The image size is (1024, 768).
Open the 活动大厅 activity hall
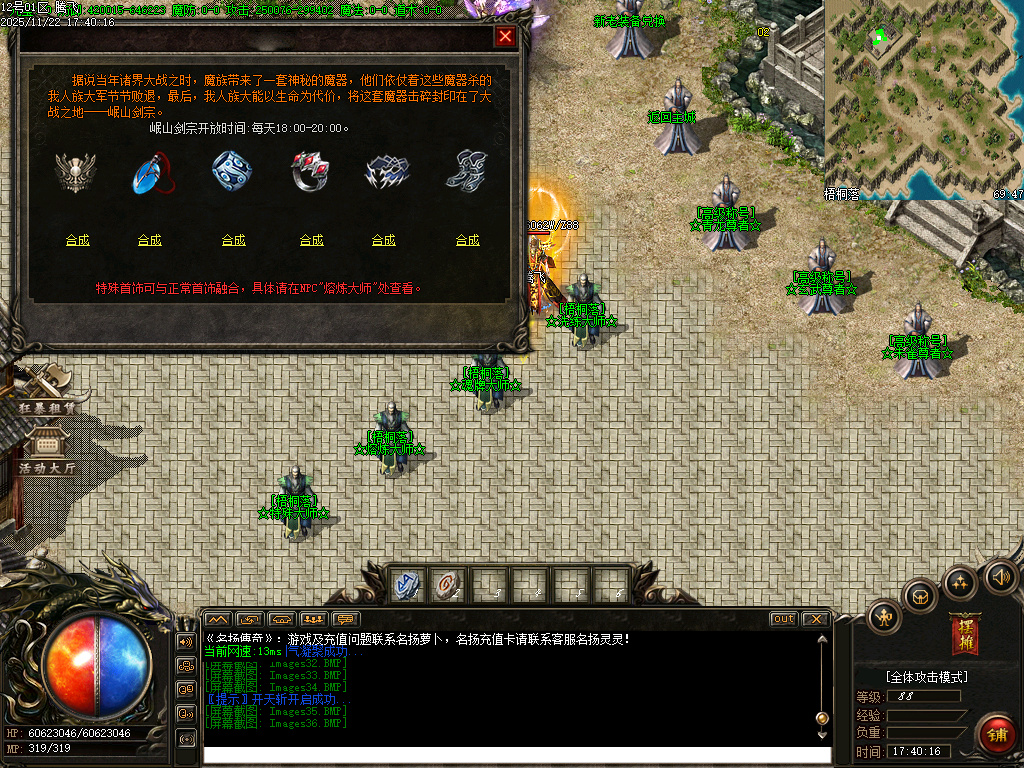(46, 450)
